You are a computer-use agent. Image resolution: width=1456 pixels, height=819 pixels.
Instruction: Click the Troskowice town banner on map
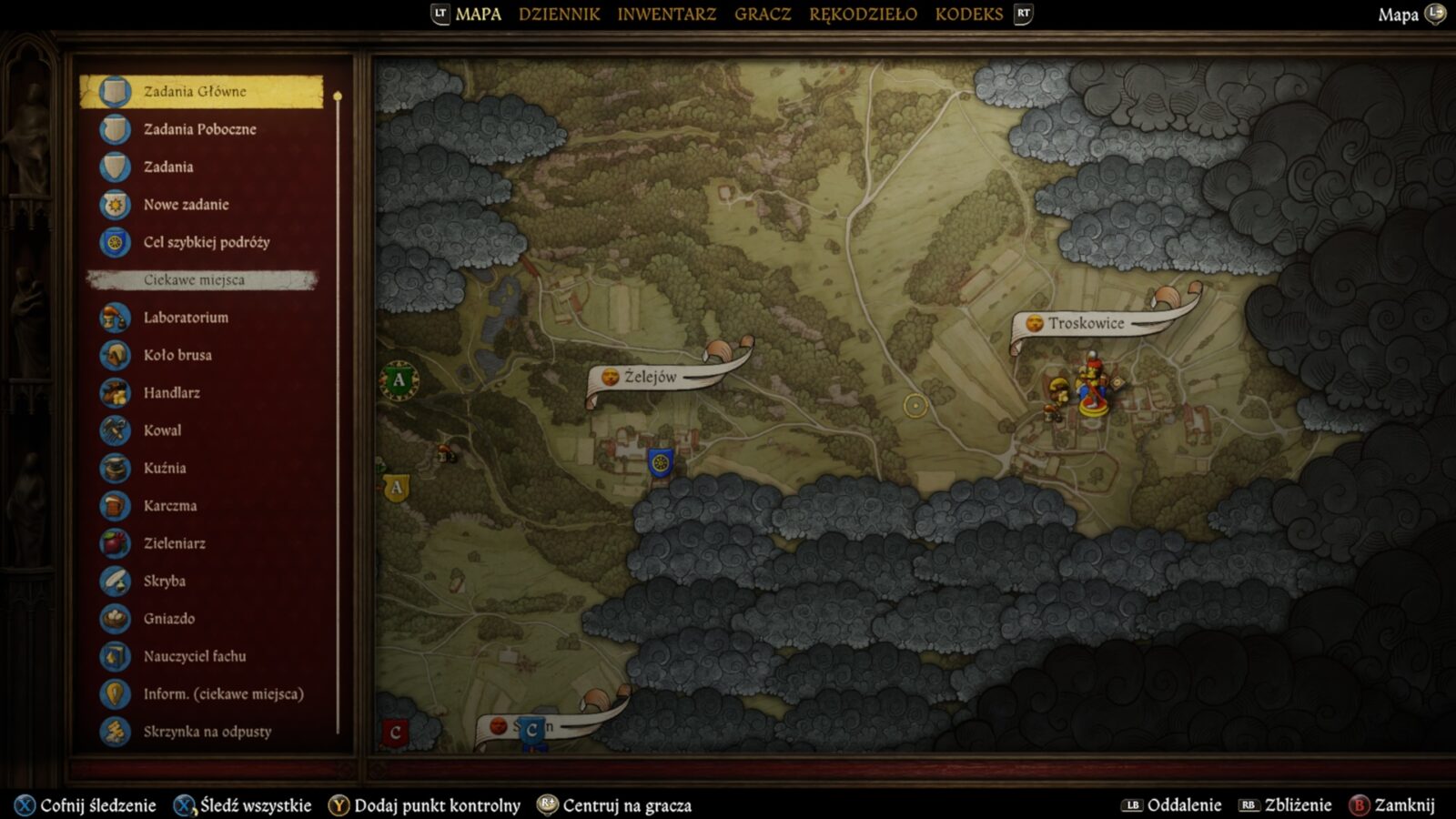(1085, 323)
